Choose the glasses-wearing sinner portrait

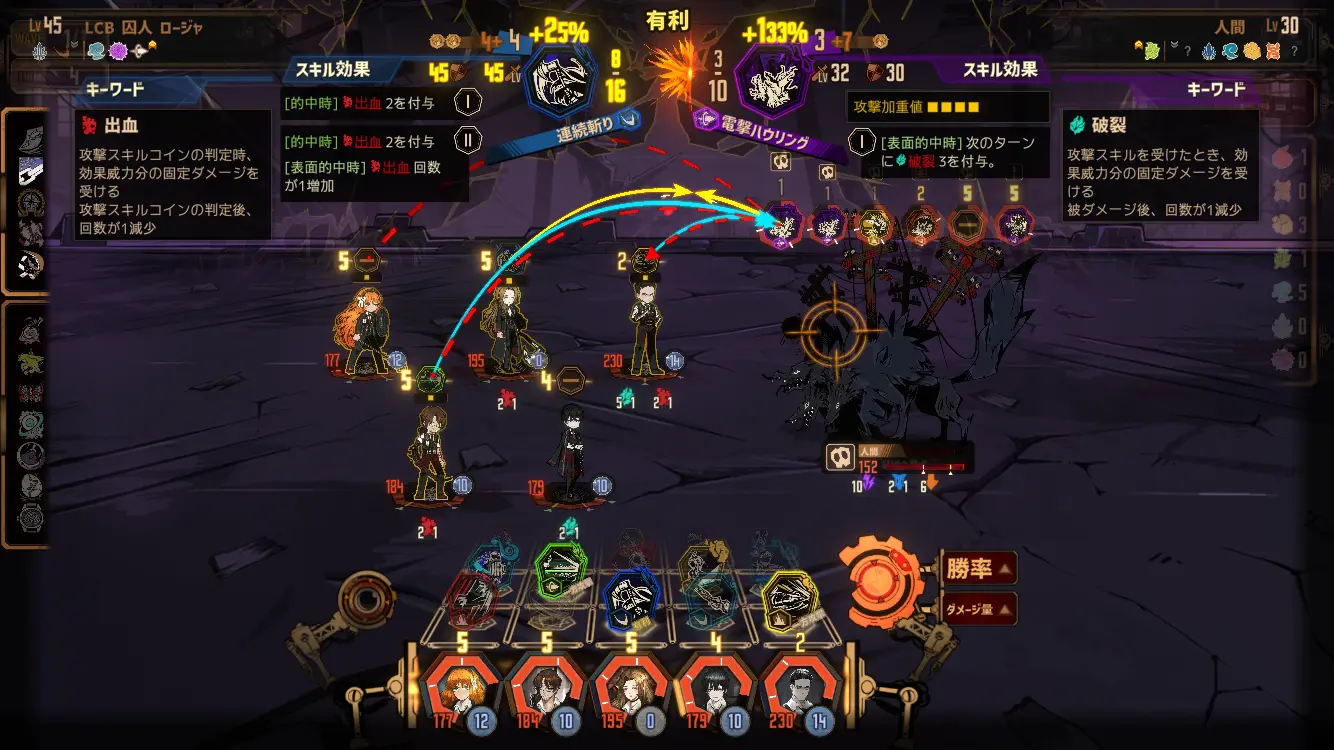point(546,687)
